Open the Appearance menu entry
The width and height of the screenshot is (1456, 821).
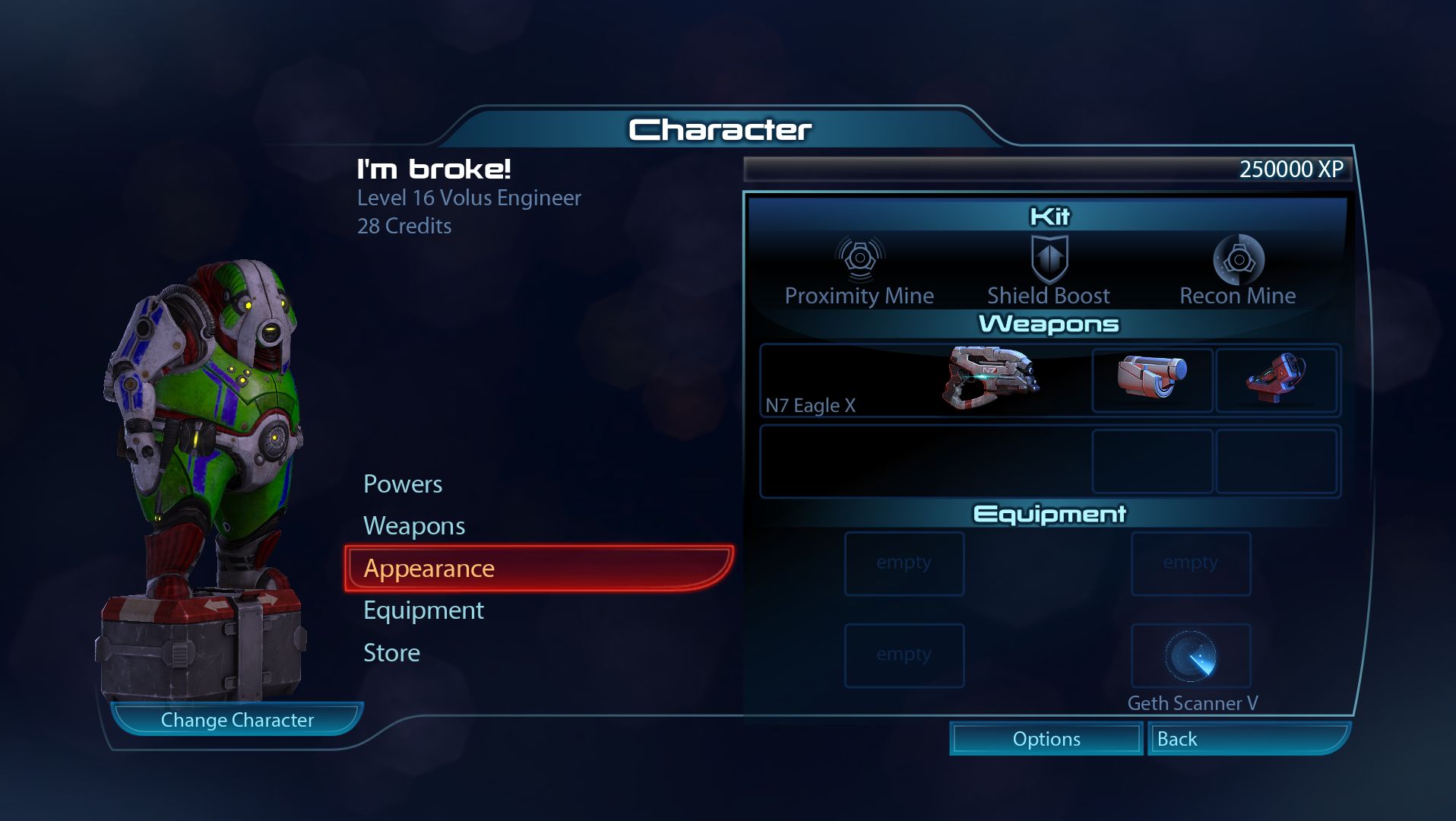point(429,568)
